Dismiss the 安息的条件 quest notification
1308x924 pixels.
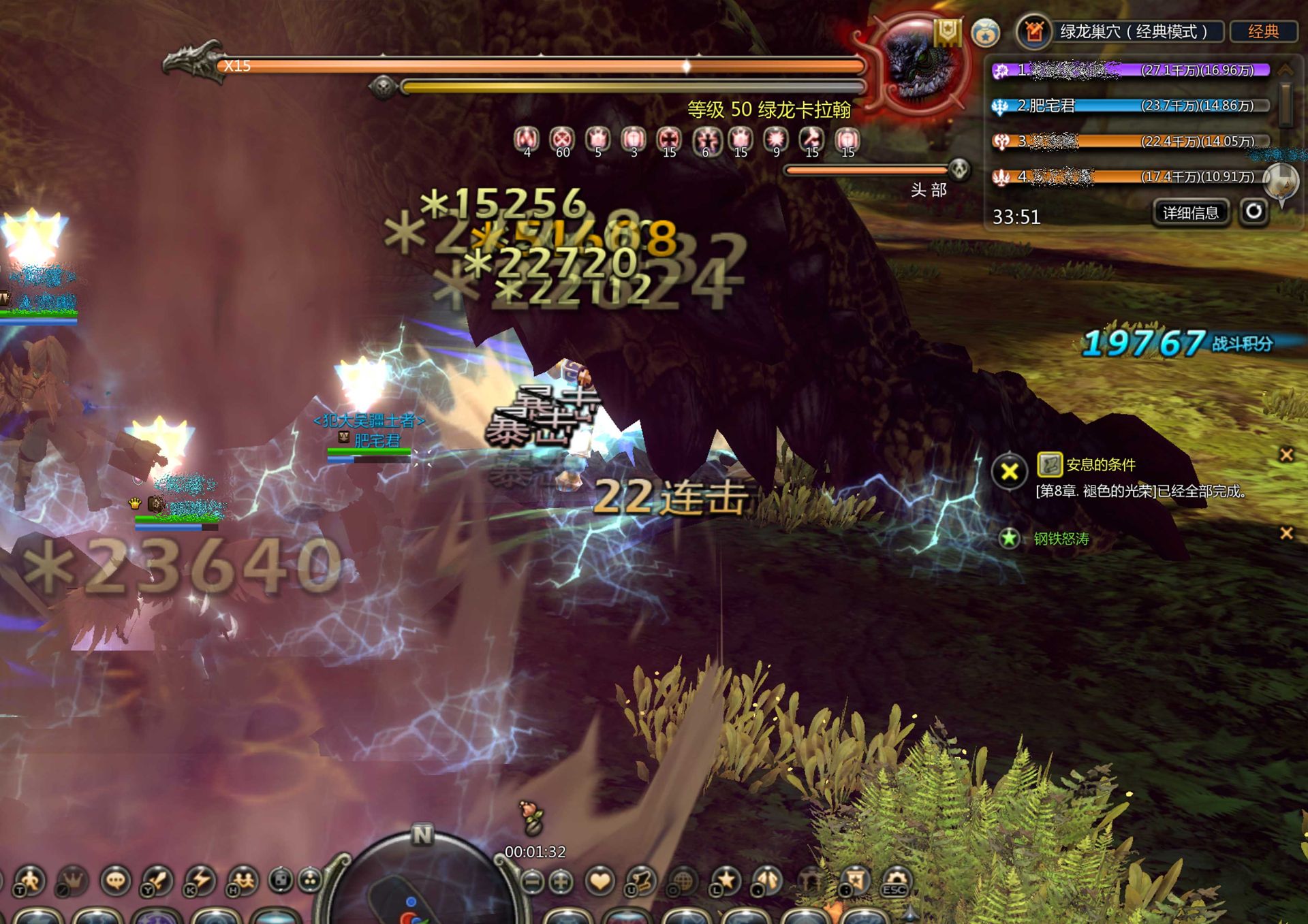[x=1286, y=455]
